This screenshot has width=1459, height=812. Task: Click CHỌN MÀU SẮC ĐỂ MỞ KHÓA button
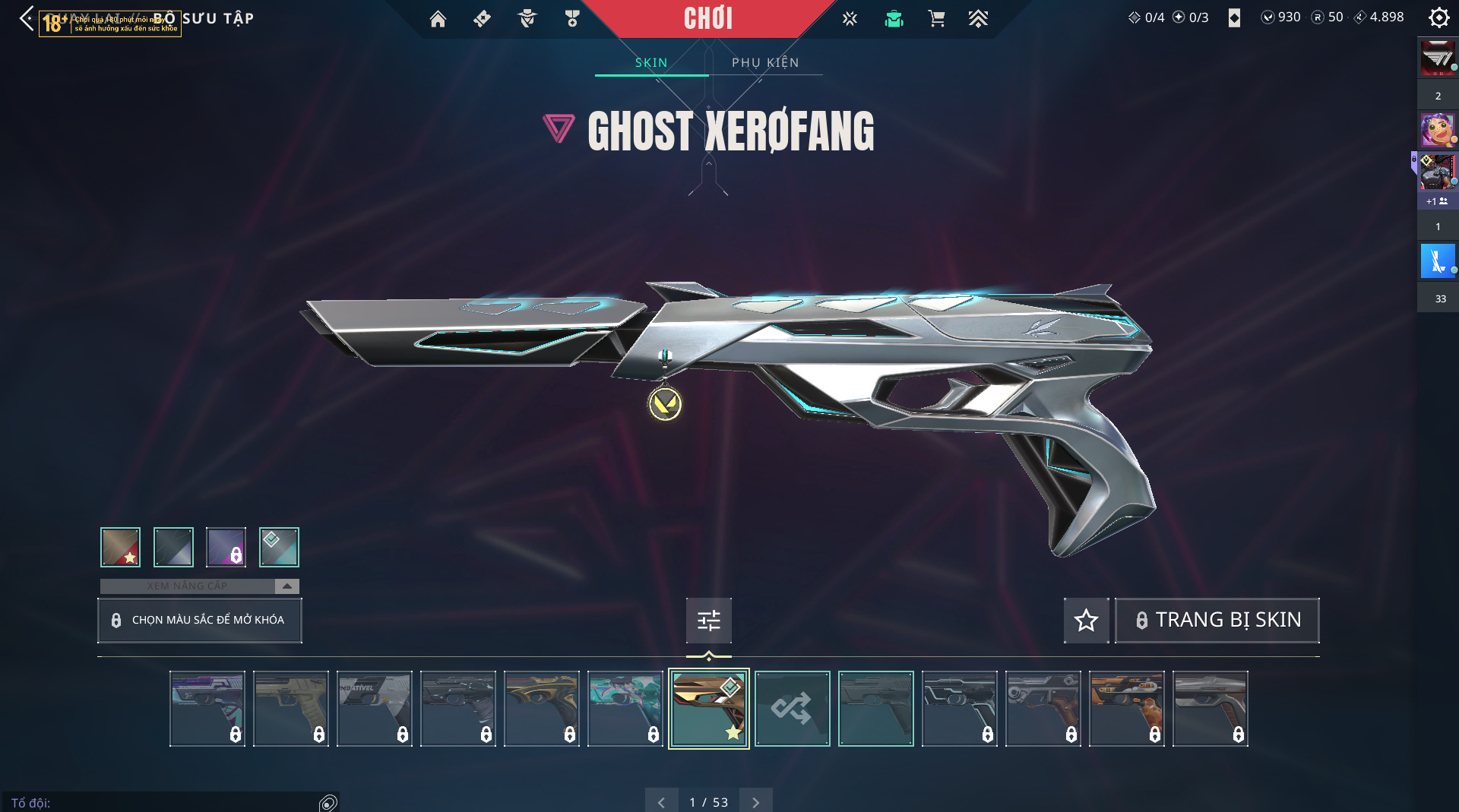(200, 620)
